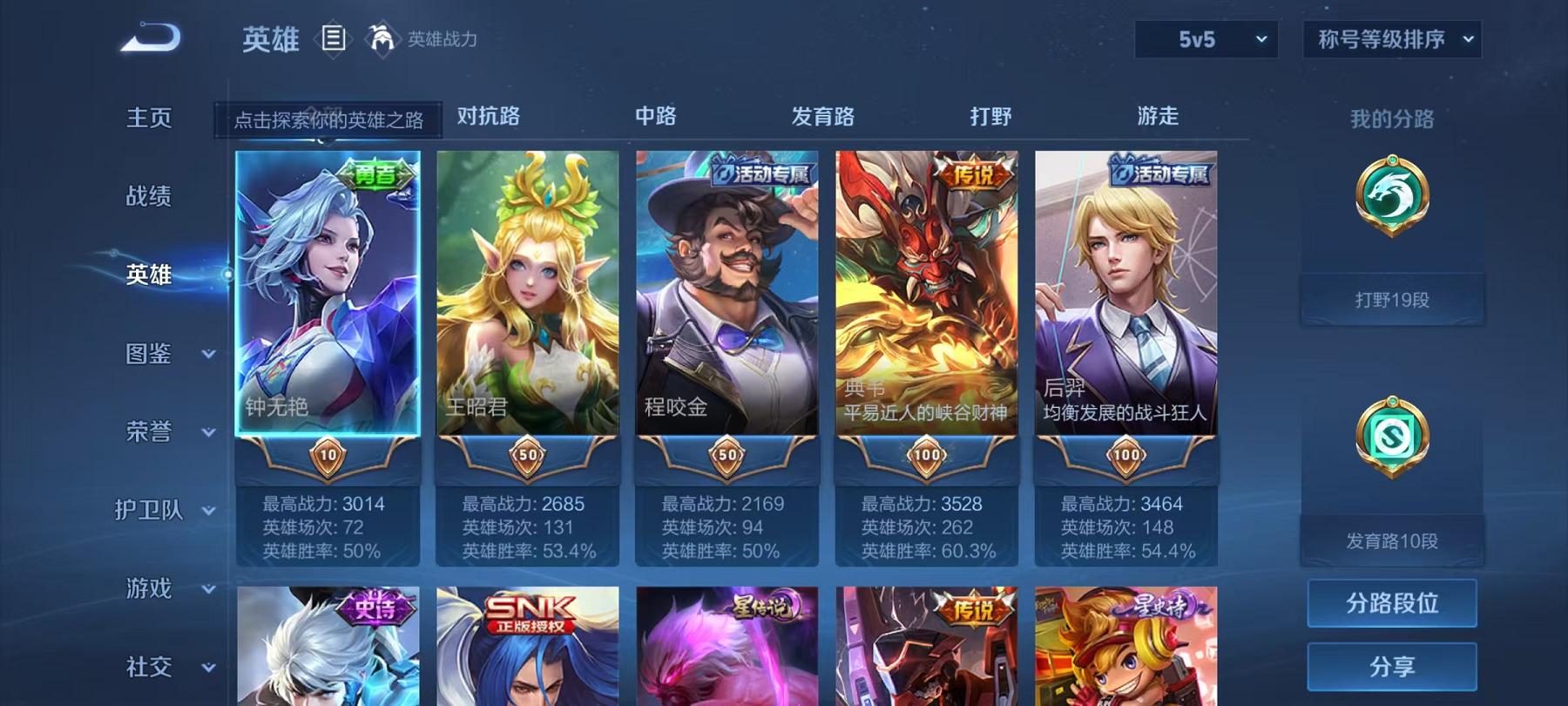
Task: Open the 称号等级排序 sorting dropdown
Action: [x=1394, y=39]
